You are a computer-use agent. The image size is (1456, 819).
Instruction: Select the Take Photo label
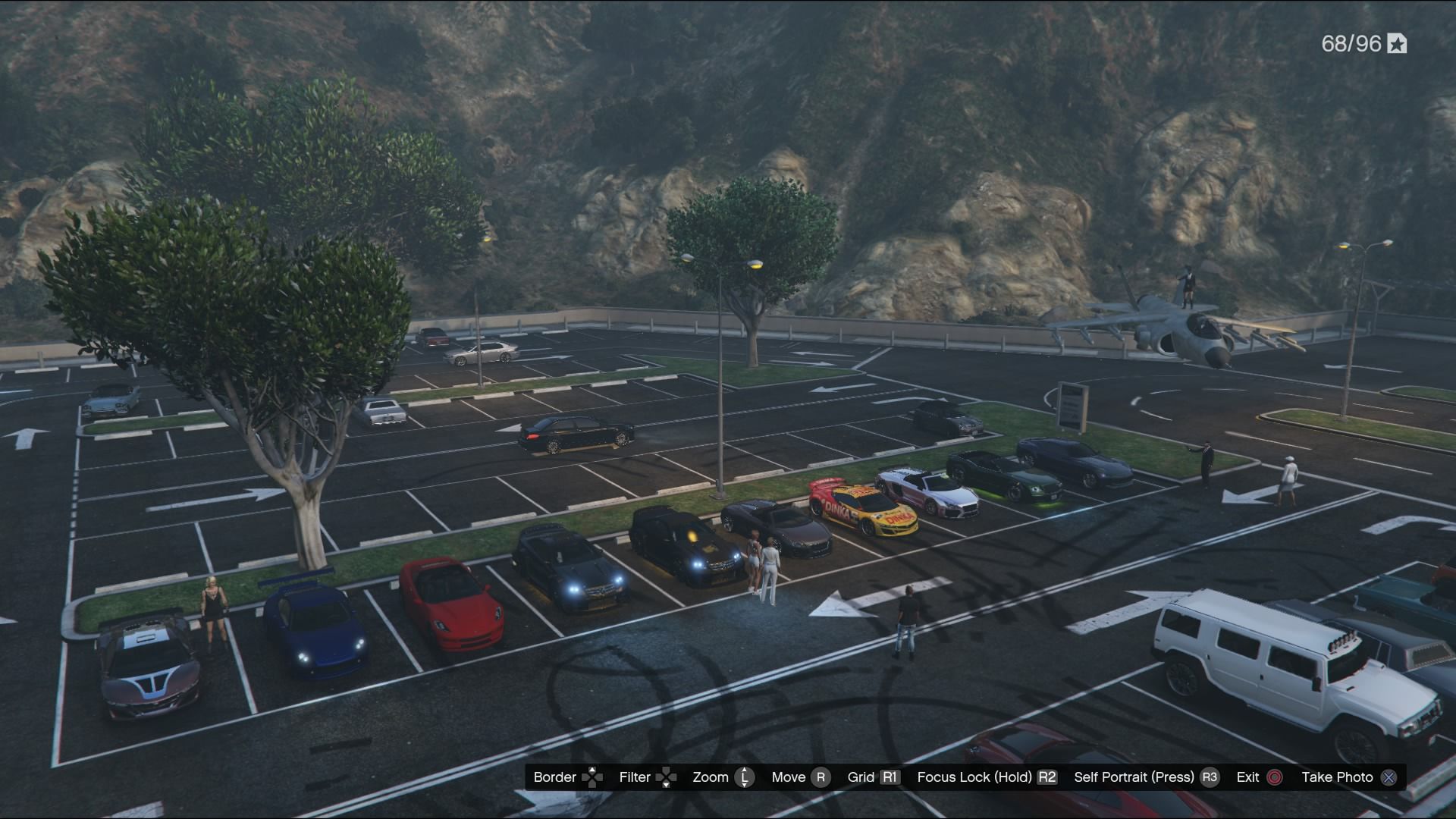(1340, 777)
